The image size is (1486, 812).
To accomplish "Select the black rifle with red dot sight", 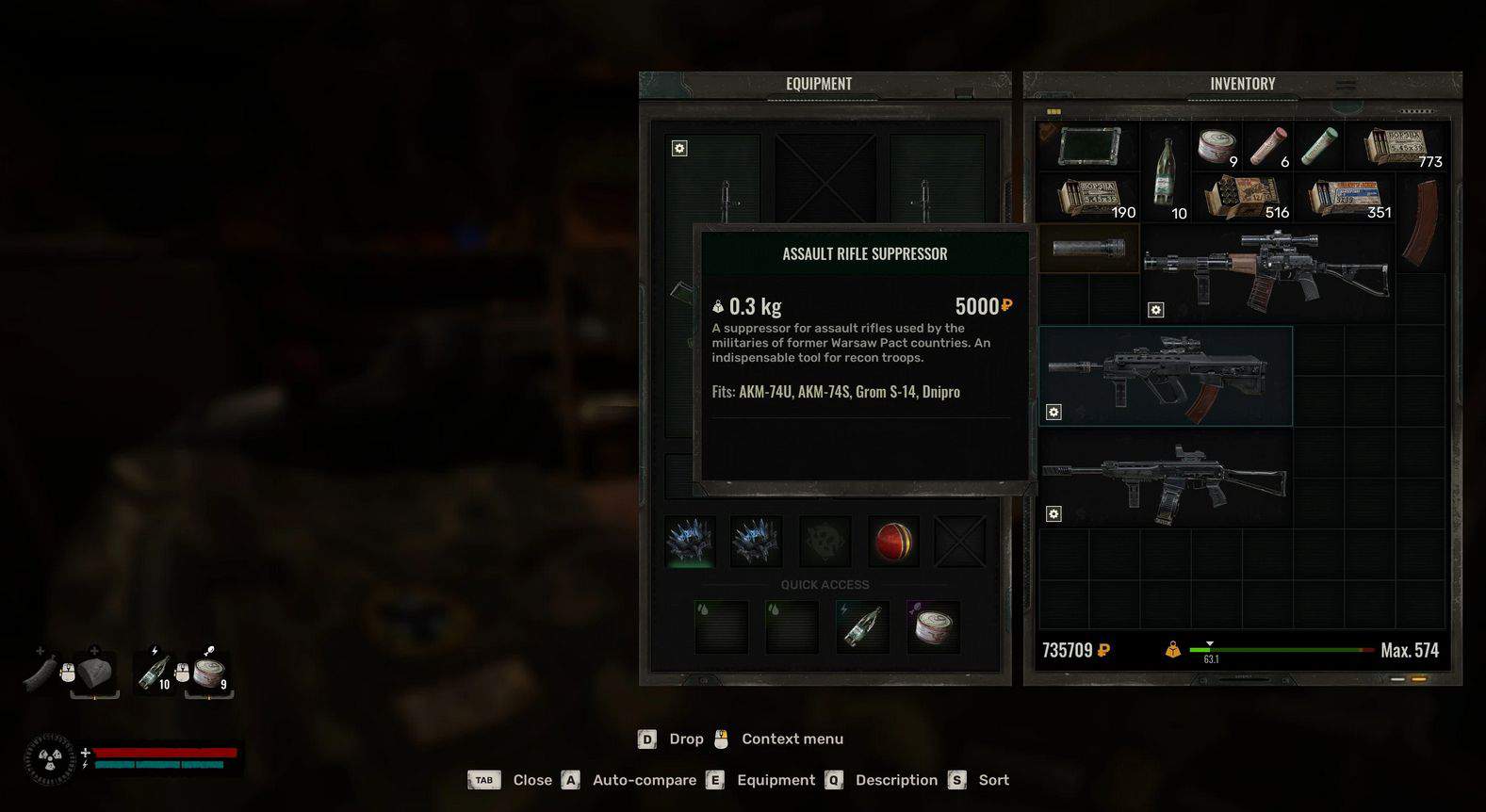I will (x=1165, y=480).
